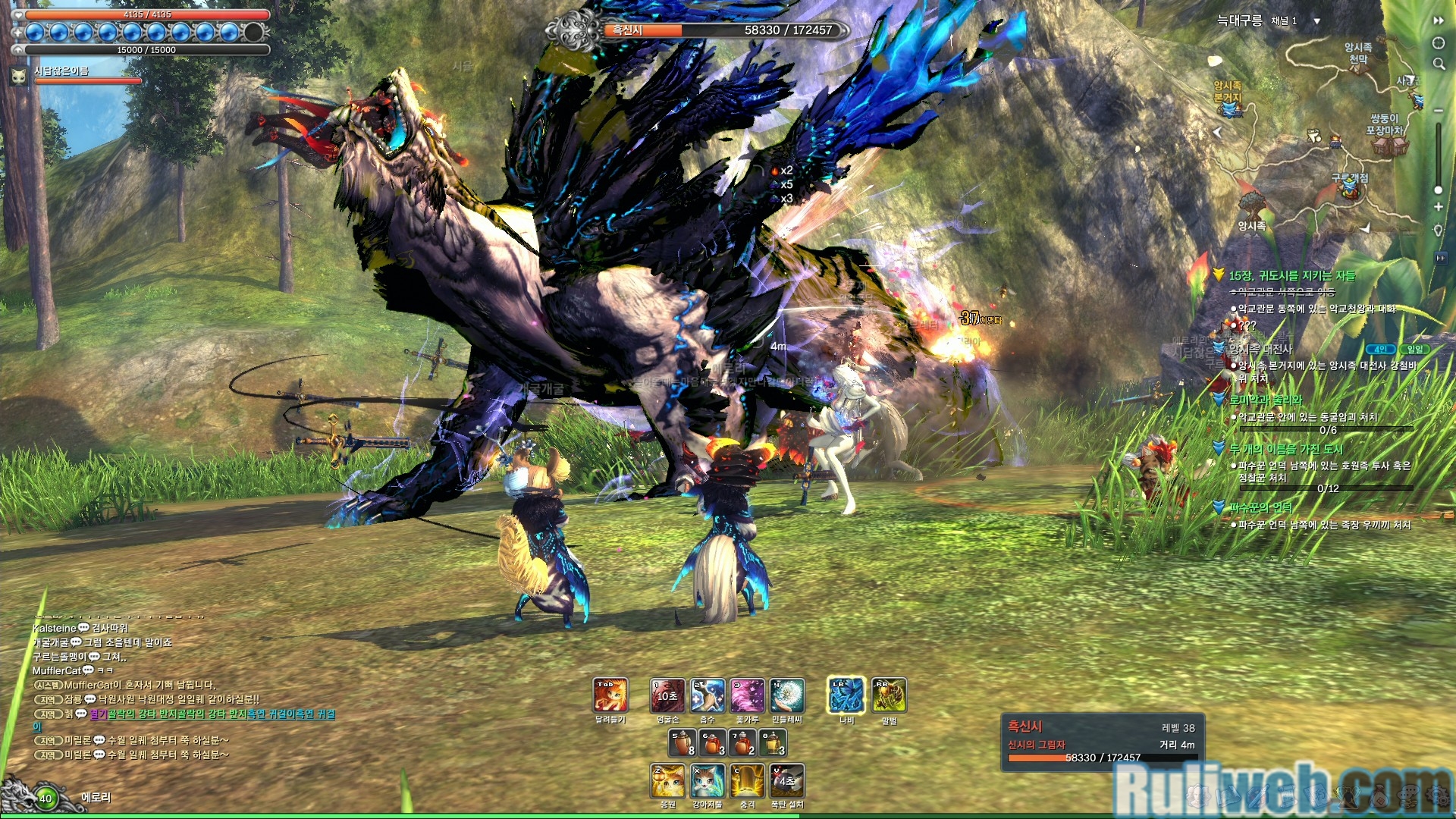
Task: Collapse the minimap with the double-arrow button
Action: pyautogui.click(x=1439, y=20)
